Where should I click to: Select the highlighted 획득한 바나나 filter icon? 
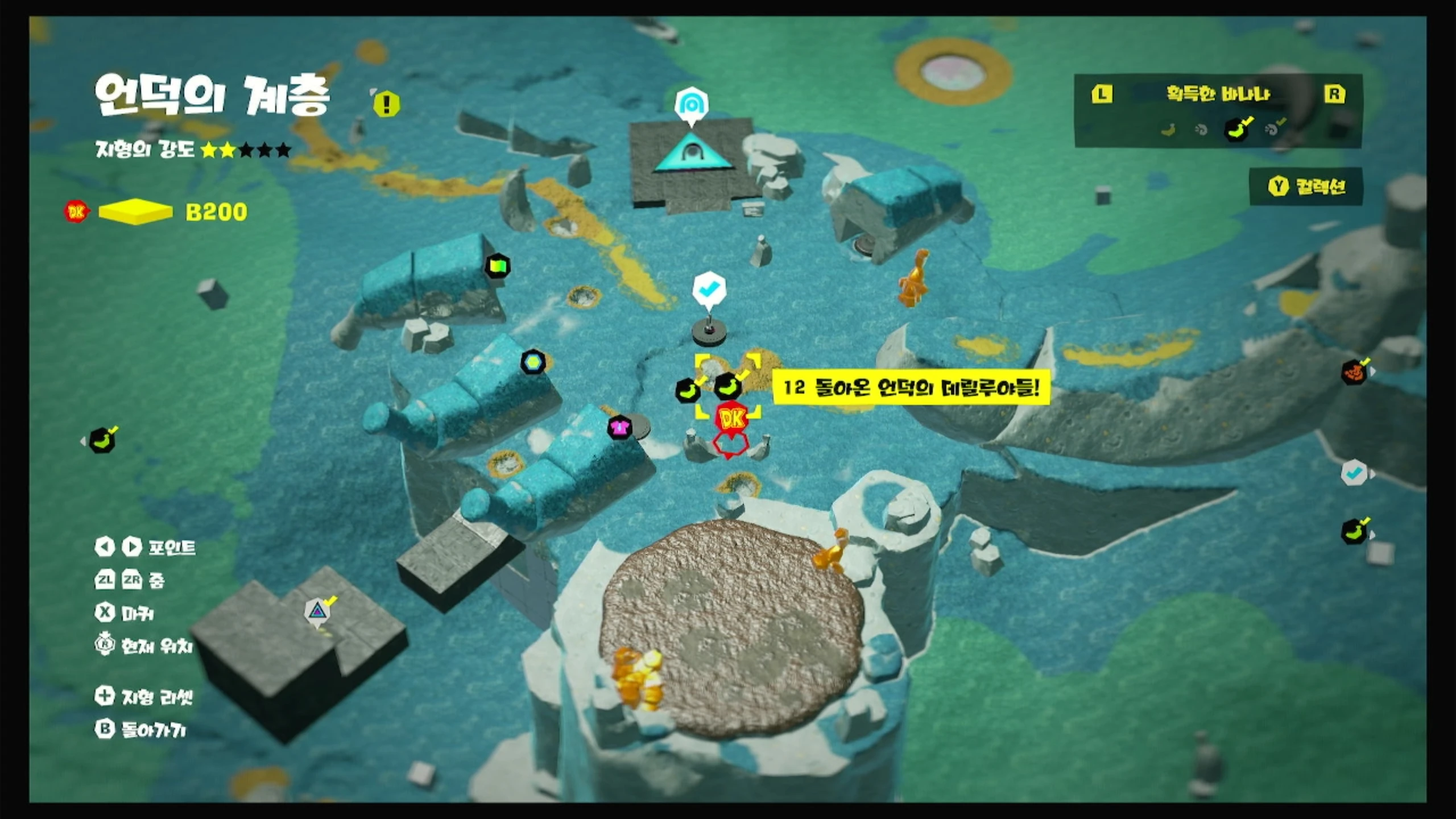(1236, 130)
